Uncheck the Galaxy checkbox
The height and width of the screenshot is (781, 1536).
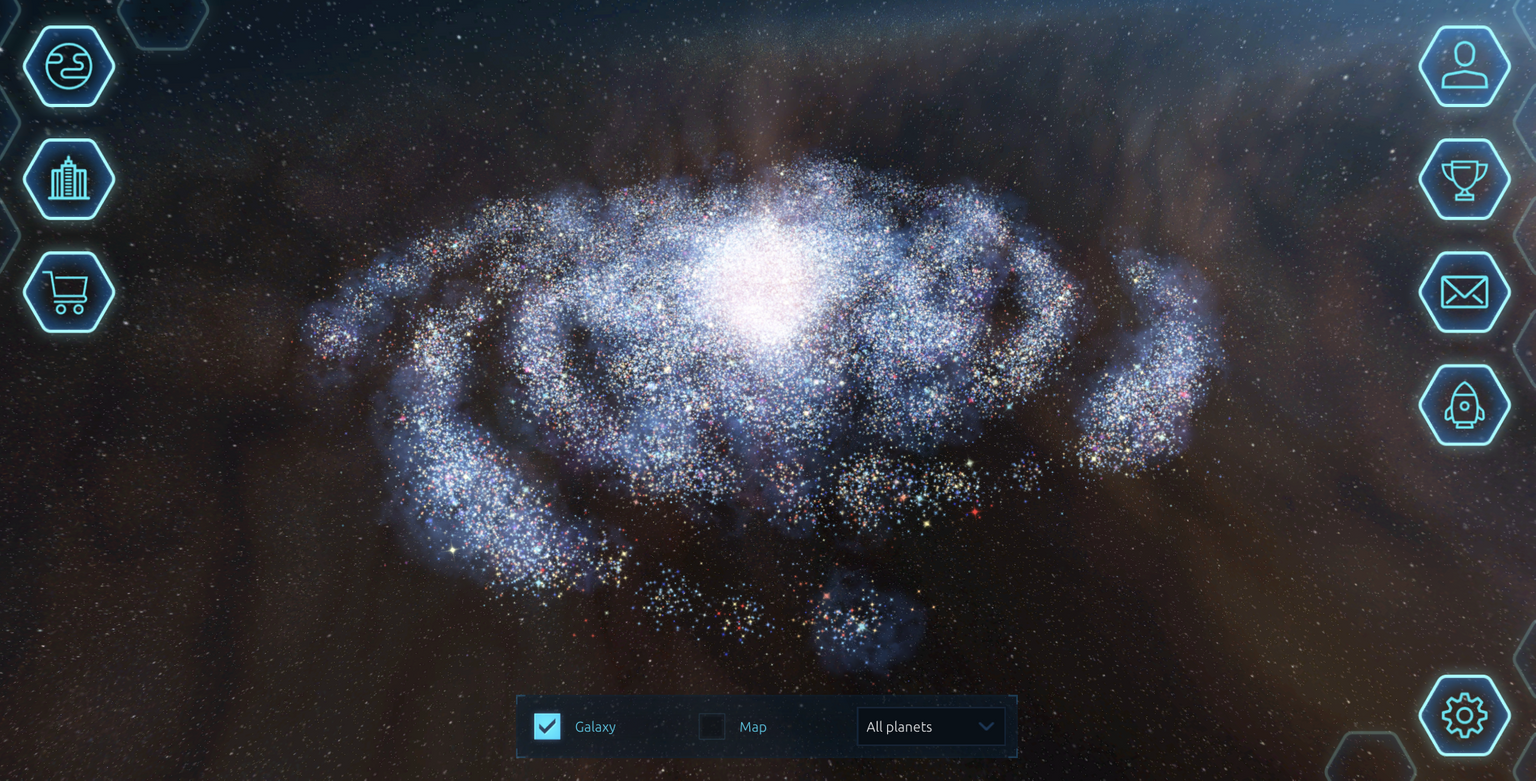click(x=546, y=727)
